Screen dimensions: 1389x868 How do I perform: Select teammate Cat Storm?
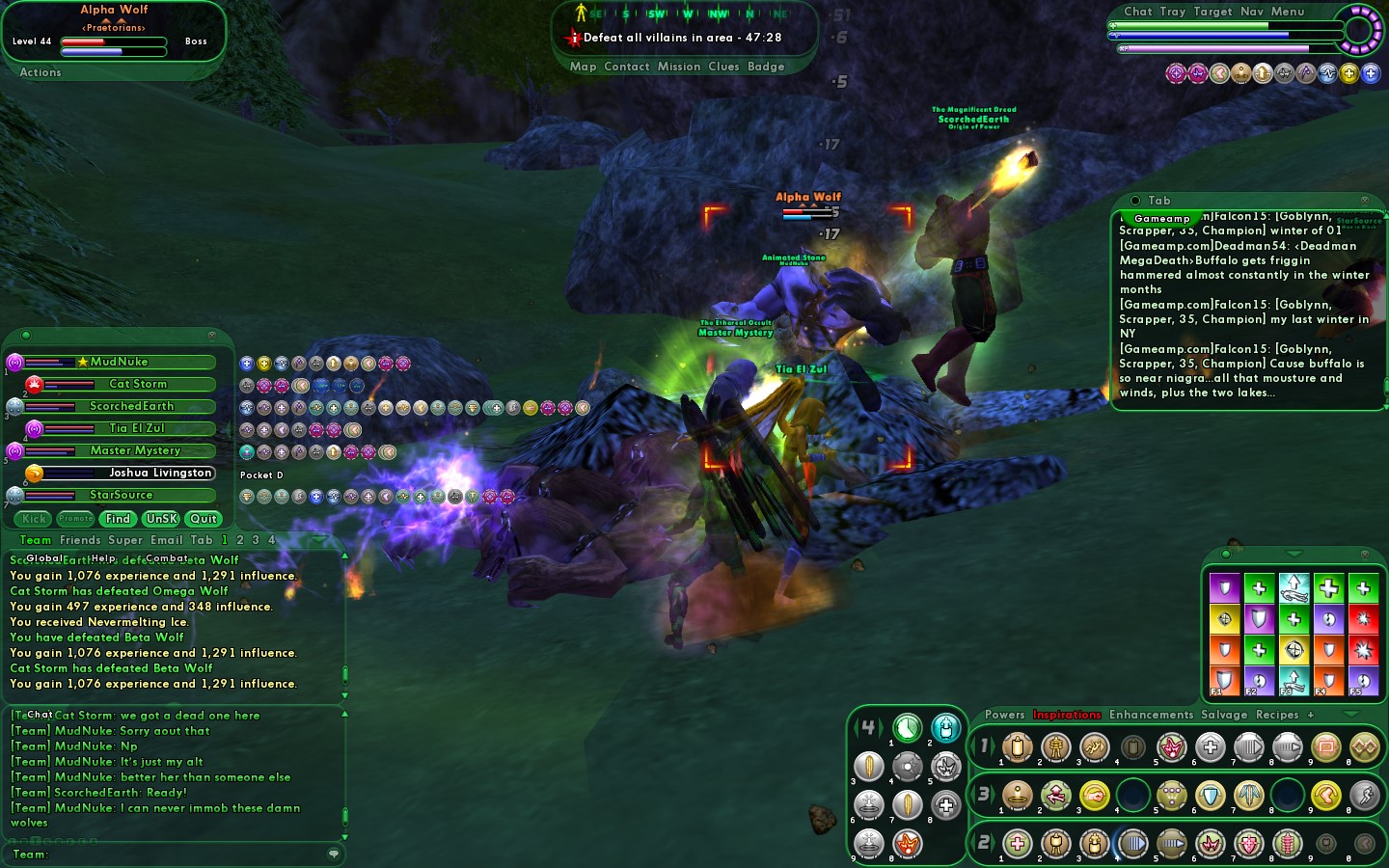(x=138, y=384)
